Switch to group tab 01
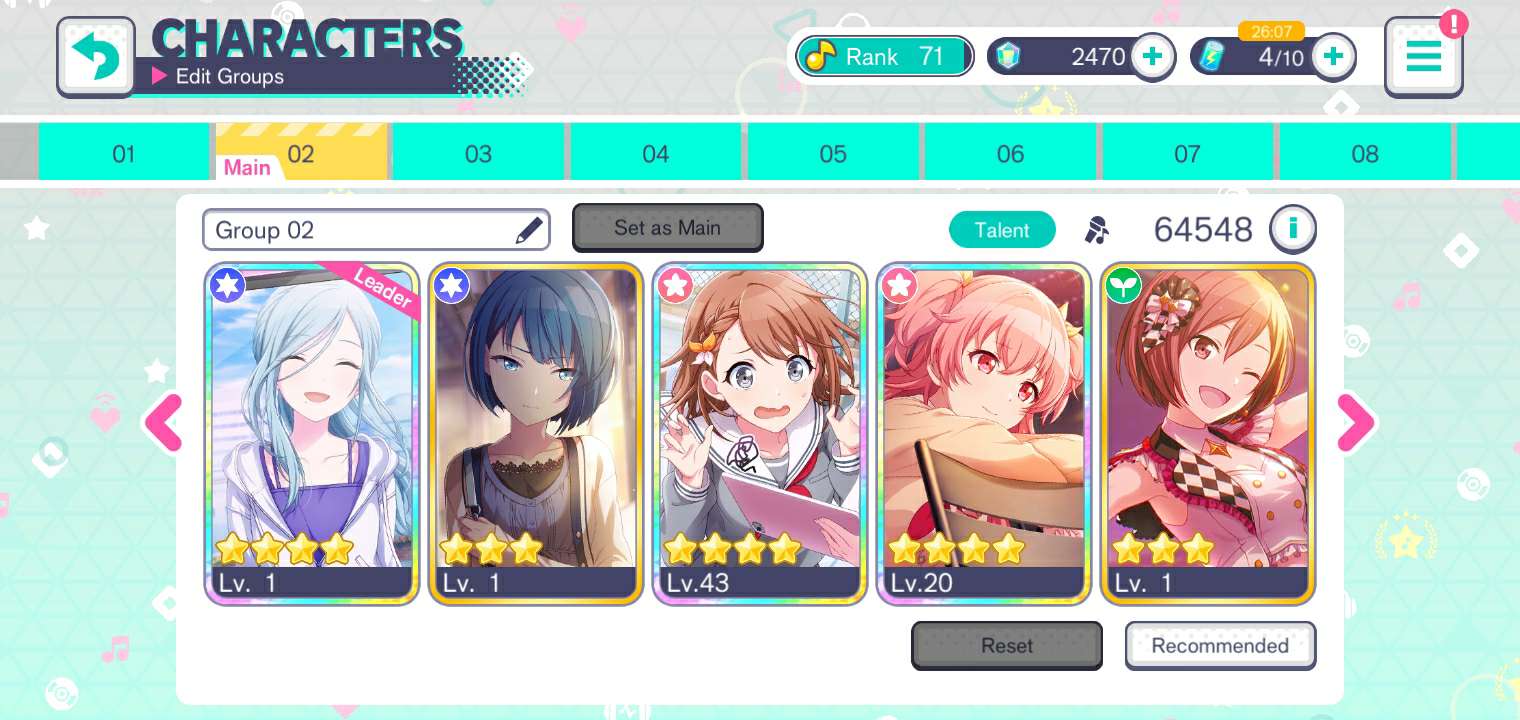1520x720 pixels. coord(123,154)
